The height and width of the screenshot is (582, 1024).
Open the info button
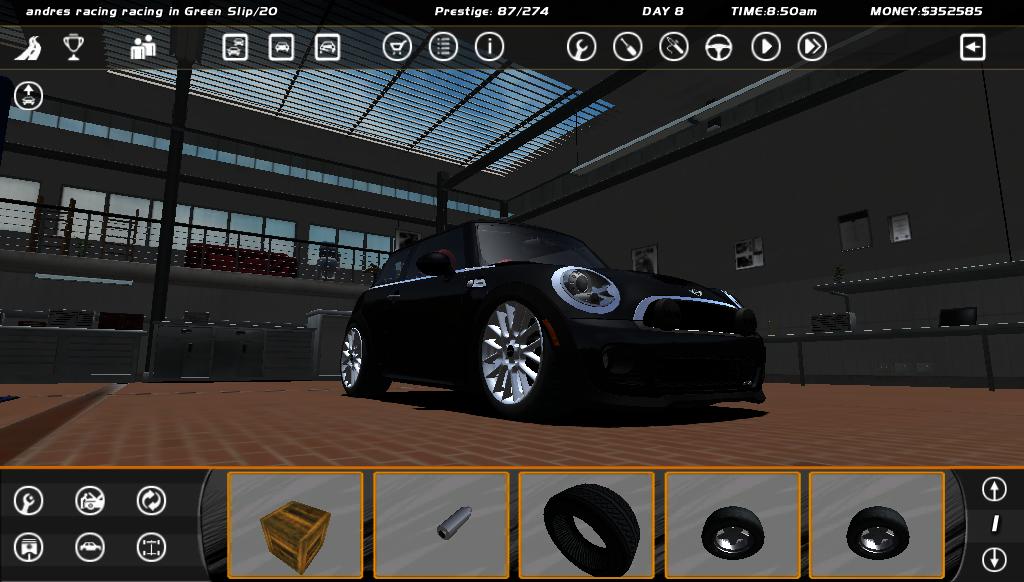coord(489,47)
